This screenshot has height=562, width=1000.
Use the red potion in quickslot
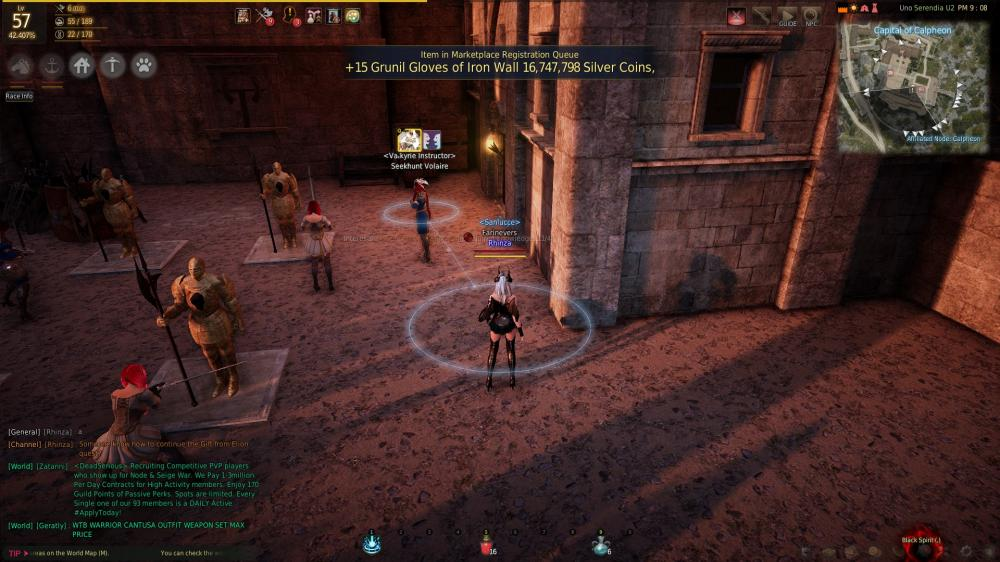487,544
